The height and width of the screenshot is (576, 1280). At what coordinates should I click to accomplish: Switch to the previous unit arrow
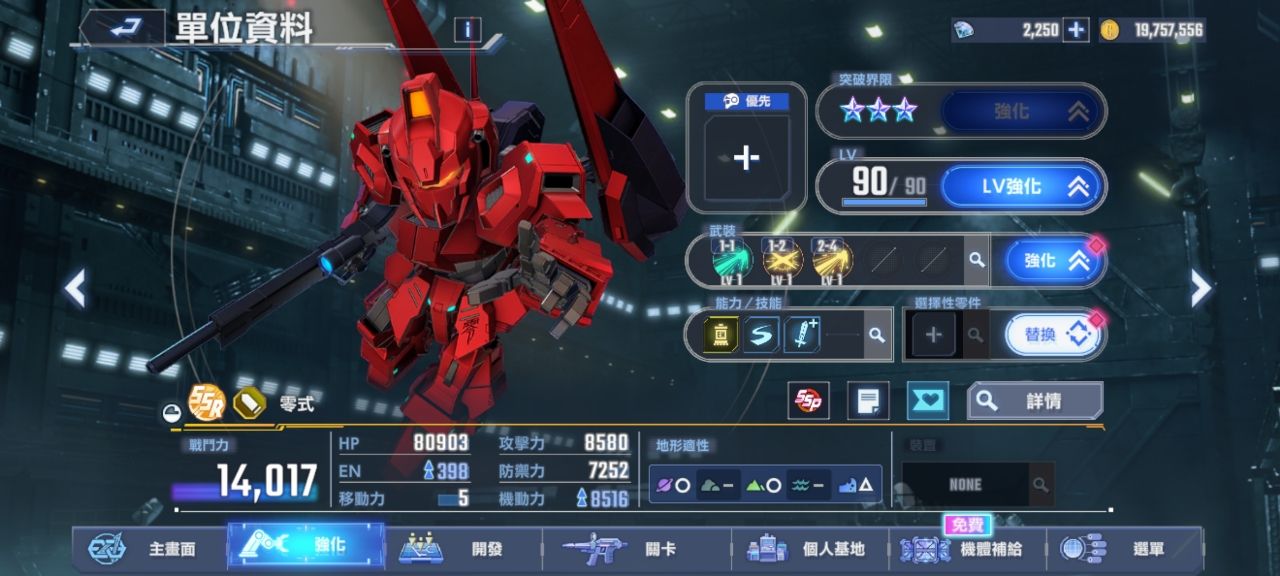click(75, 289)
